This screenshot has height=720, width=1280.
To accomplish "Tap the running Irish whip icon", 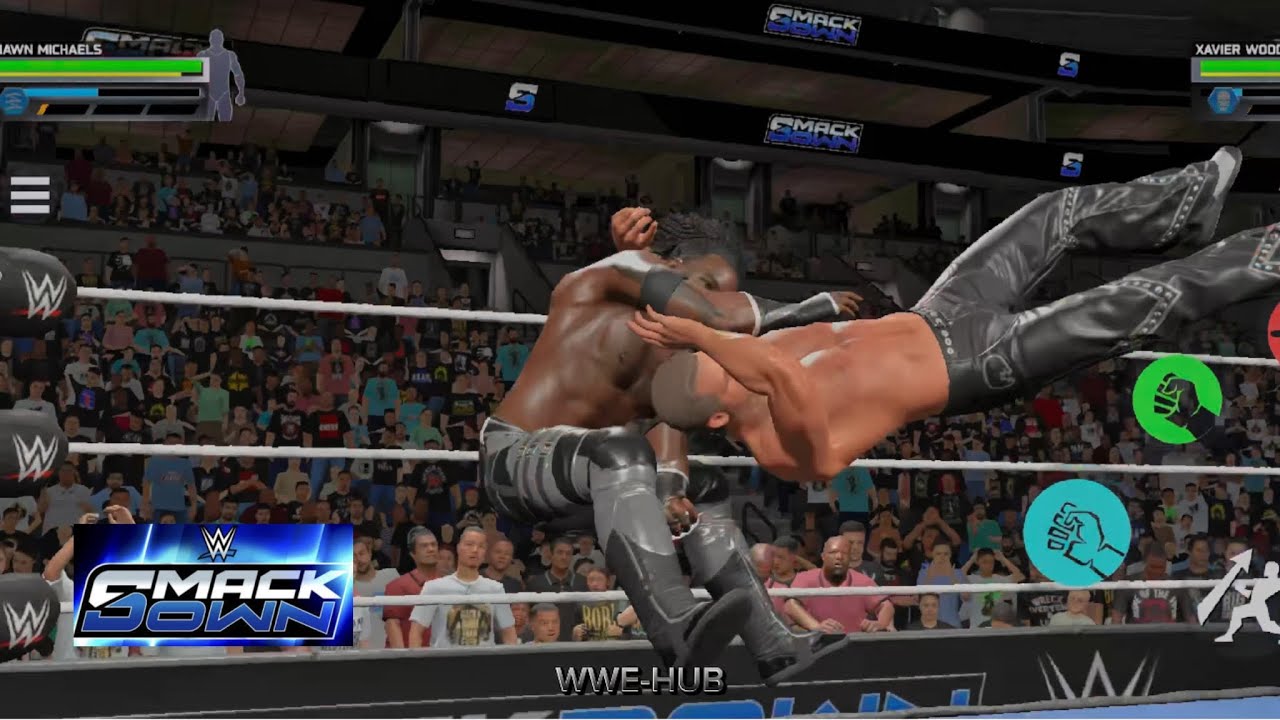I will (x=1243, y=602).
